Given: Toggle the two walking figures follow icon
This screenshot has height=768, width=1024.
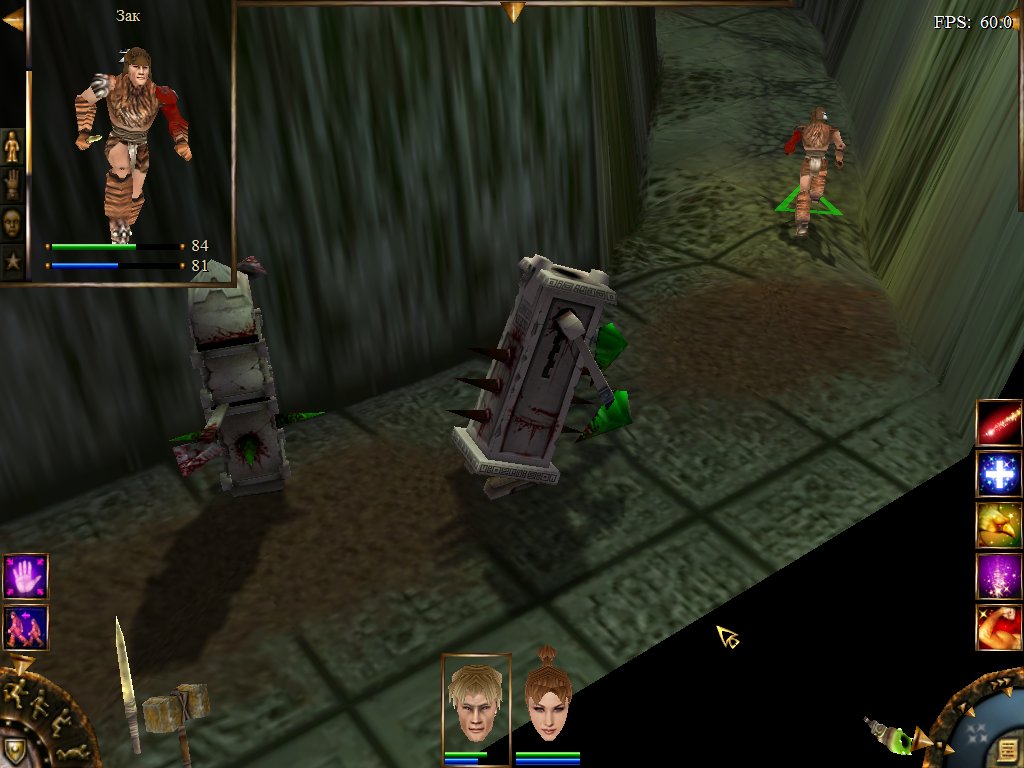Looking at the screenshot, I should tap(25, 627).
